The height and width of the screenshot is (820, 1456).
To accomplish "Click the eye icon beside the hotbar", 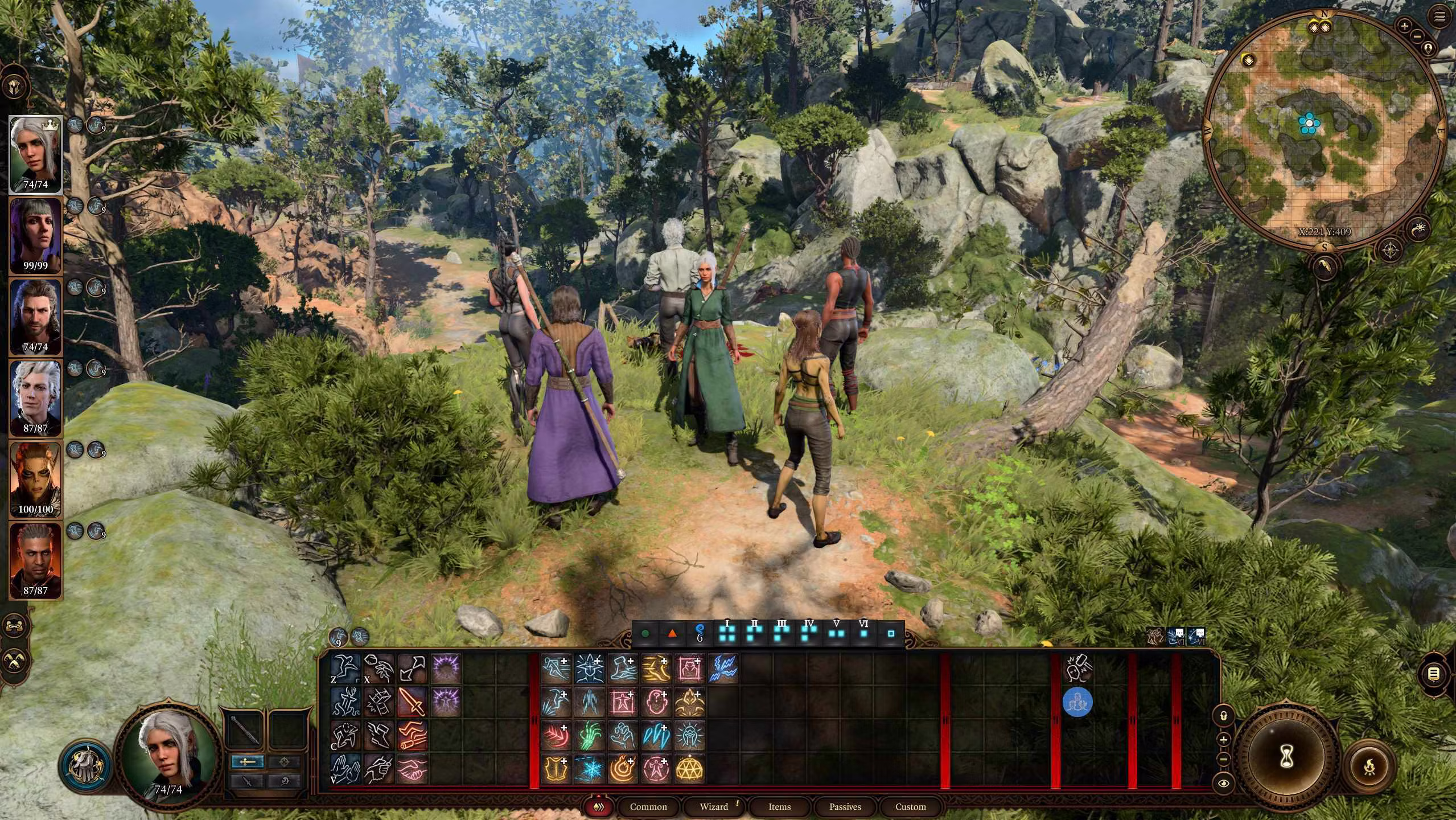I will 1223,784.
